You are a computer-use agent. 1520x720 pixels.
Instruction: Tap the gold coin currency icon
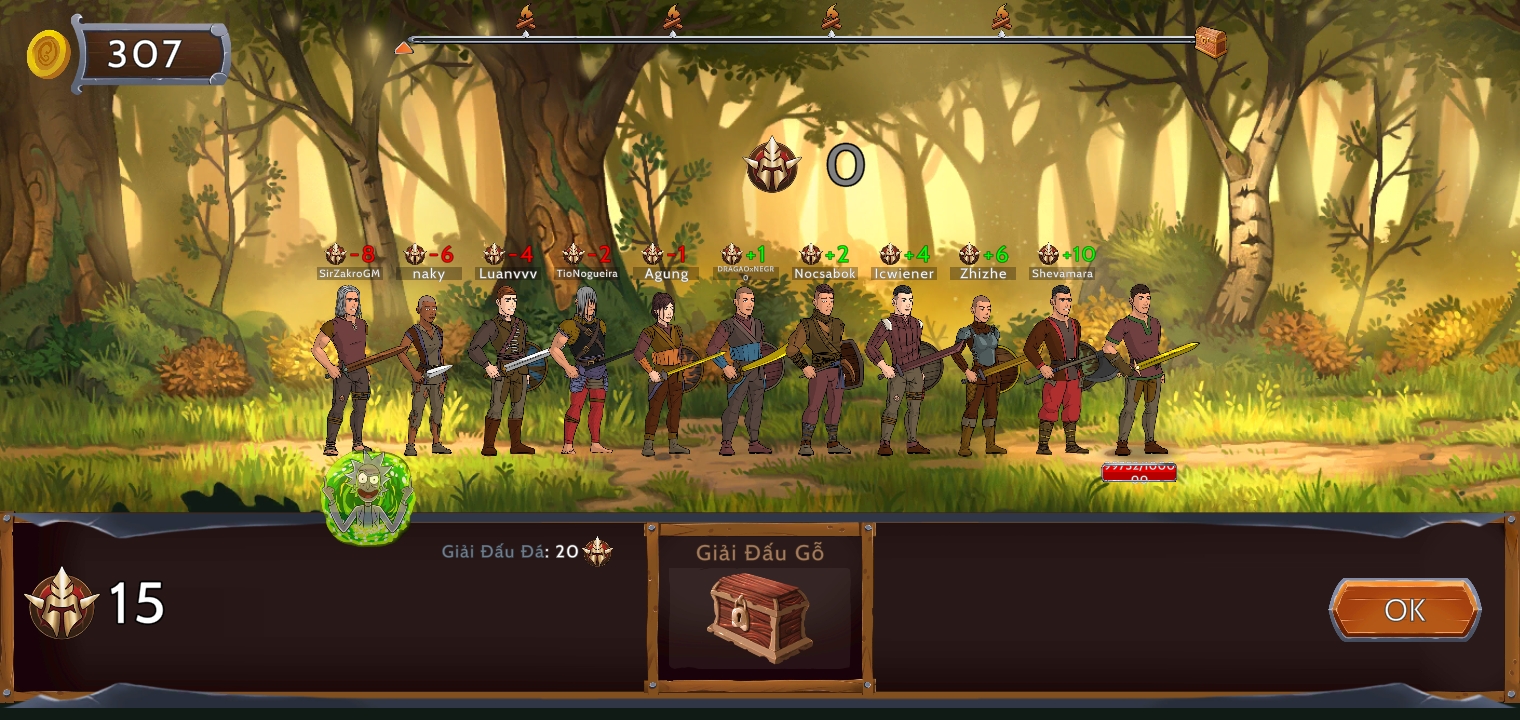point(48,54)
